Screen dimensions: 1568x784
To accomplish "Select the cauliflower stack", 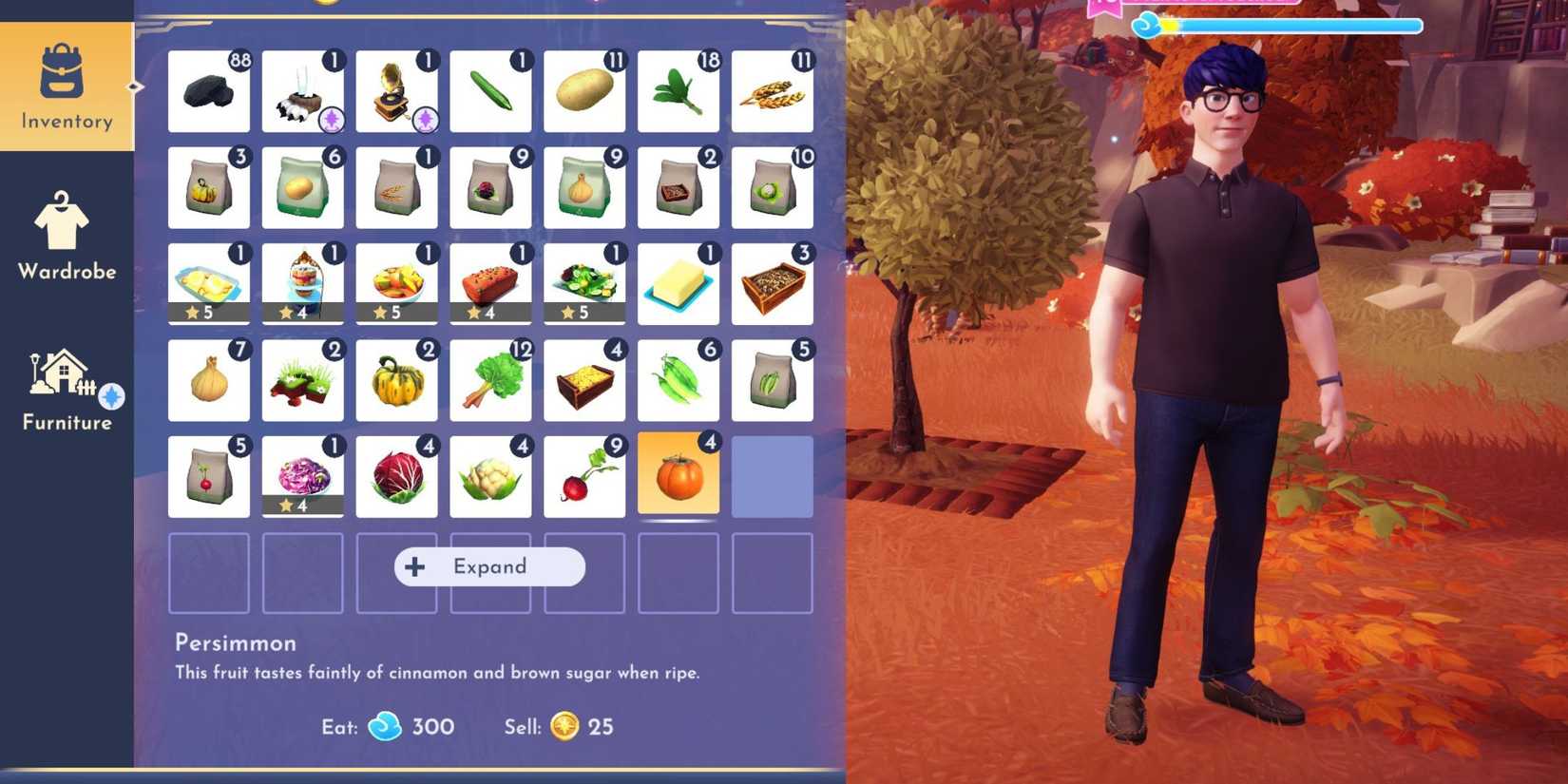I will (x=490, y=476).
